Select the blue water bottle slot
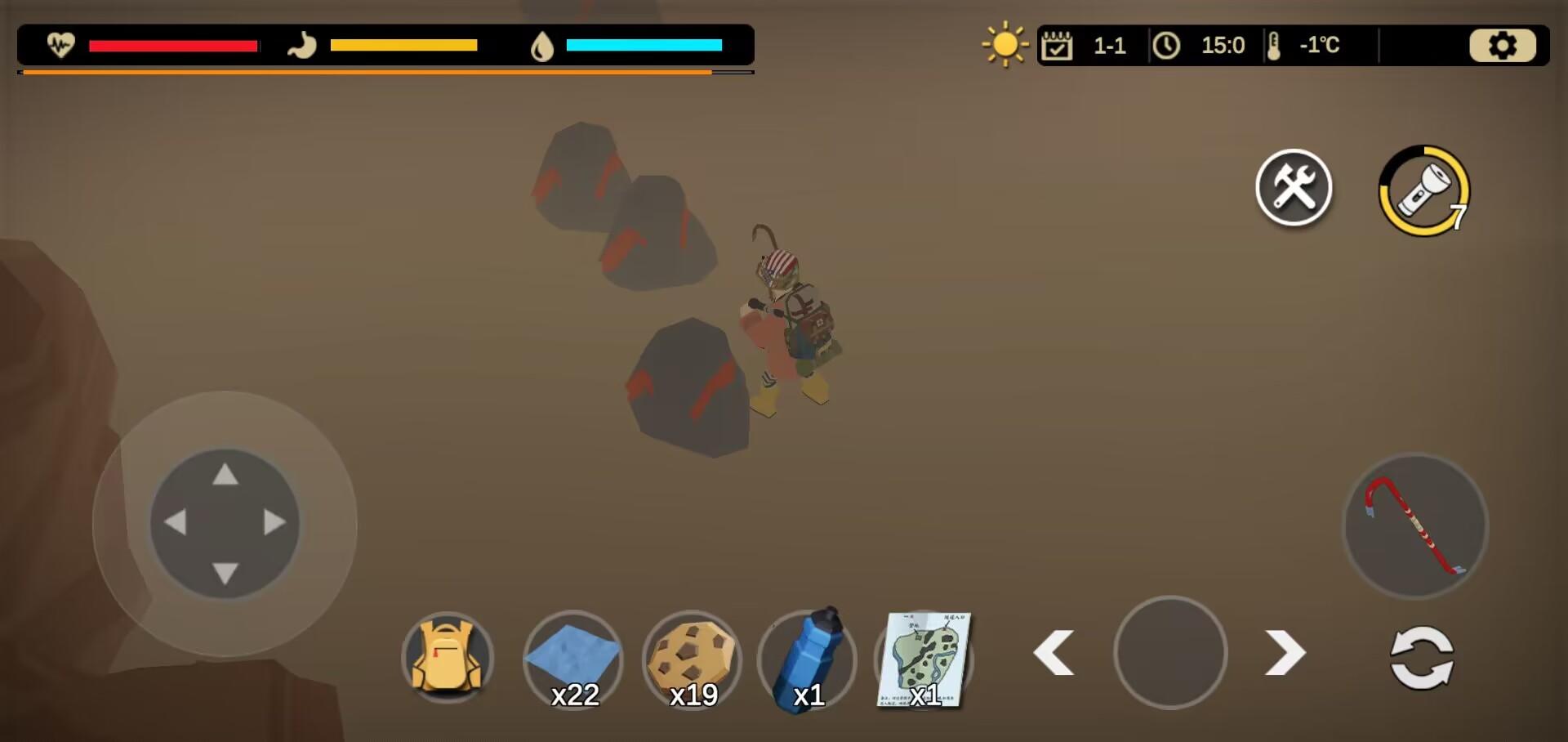Viewport: 1568px width, 742px height. click(x=808, y=659)
